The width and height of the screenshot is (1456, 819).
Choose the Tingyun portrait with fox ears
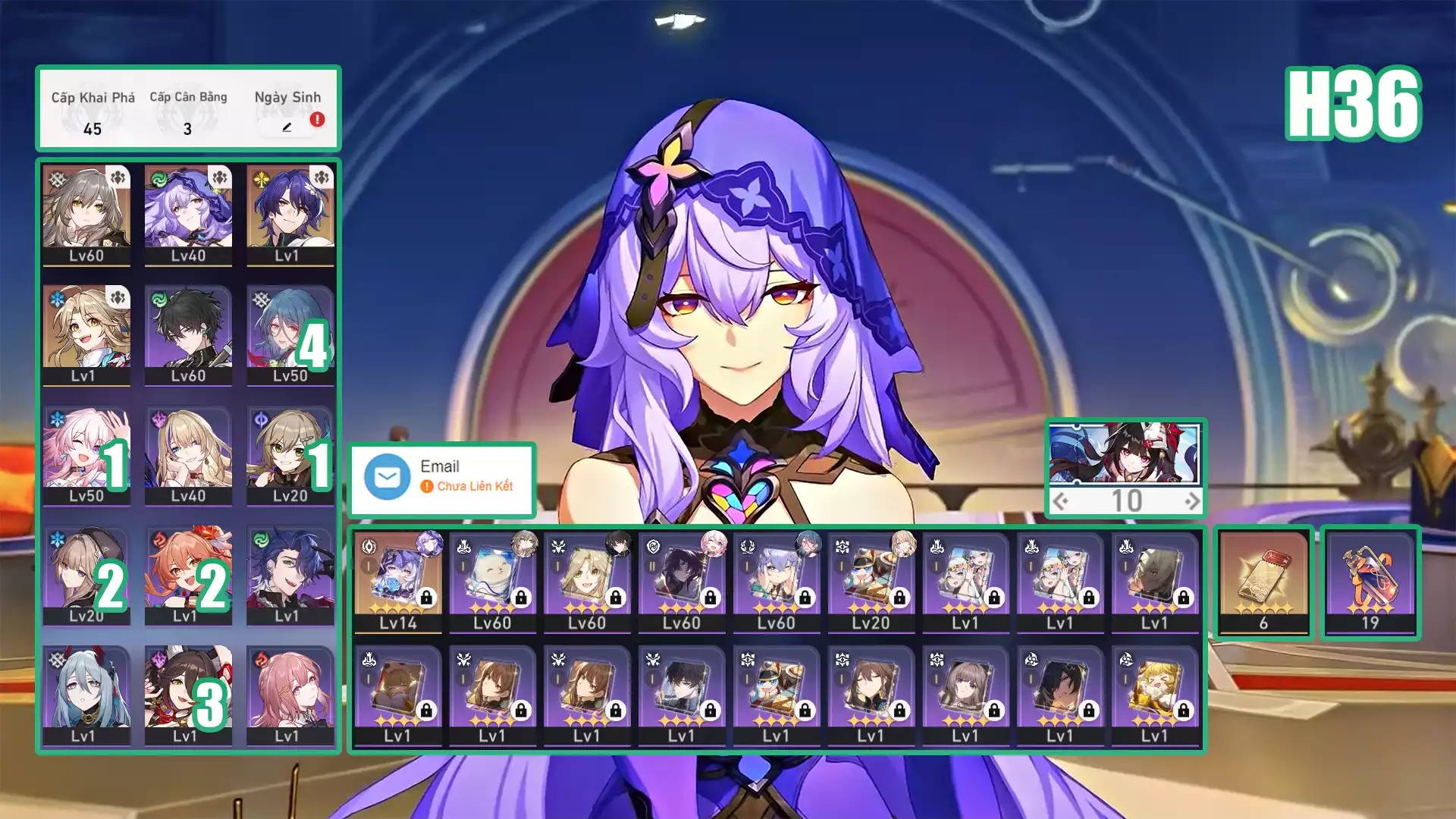pyautogui.click(x=188, y=695)
